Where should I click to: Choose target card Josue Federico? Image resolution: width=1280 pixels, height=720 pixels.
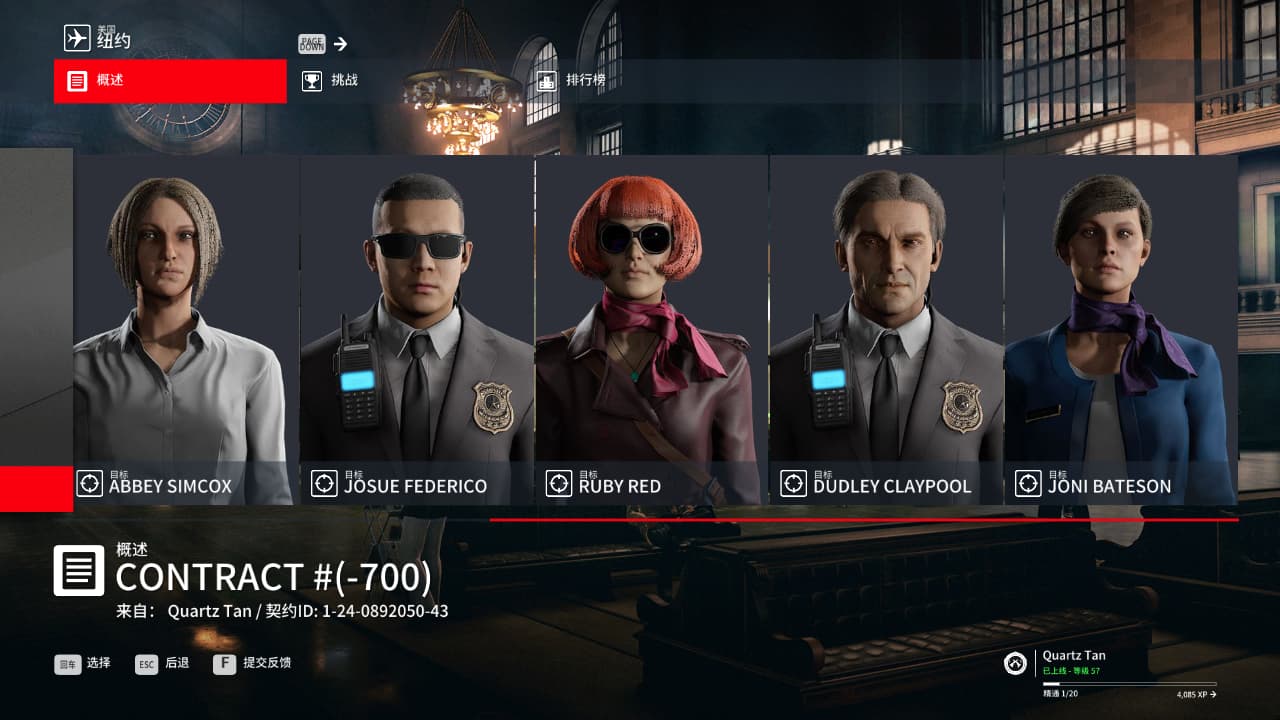(417, 330)
